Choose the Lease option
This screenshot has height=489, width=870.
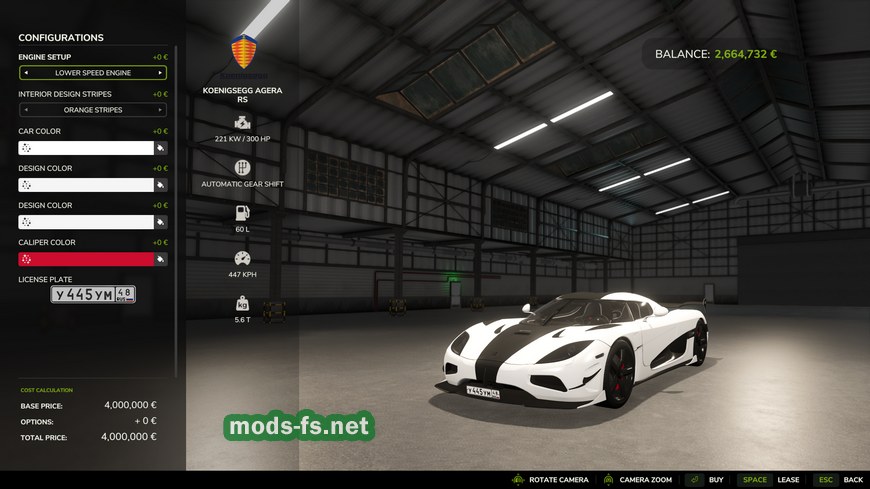coord(770,480)
